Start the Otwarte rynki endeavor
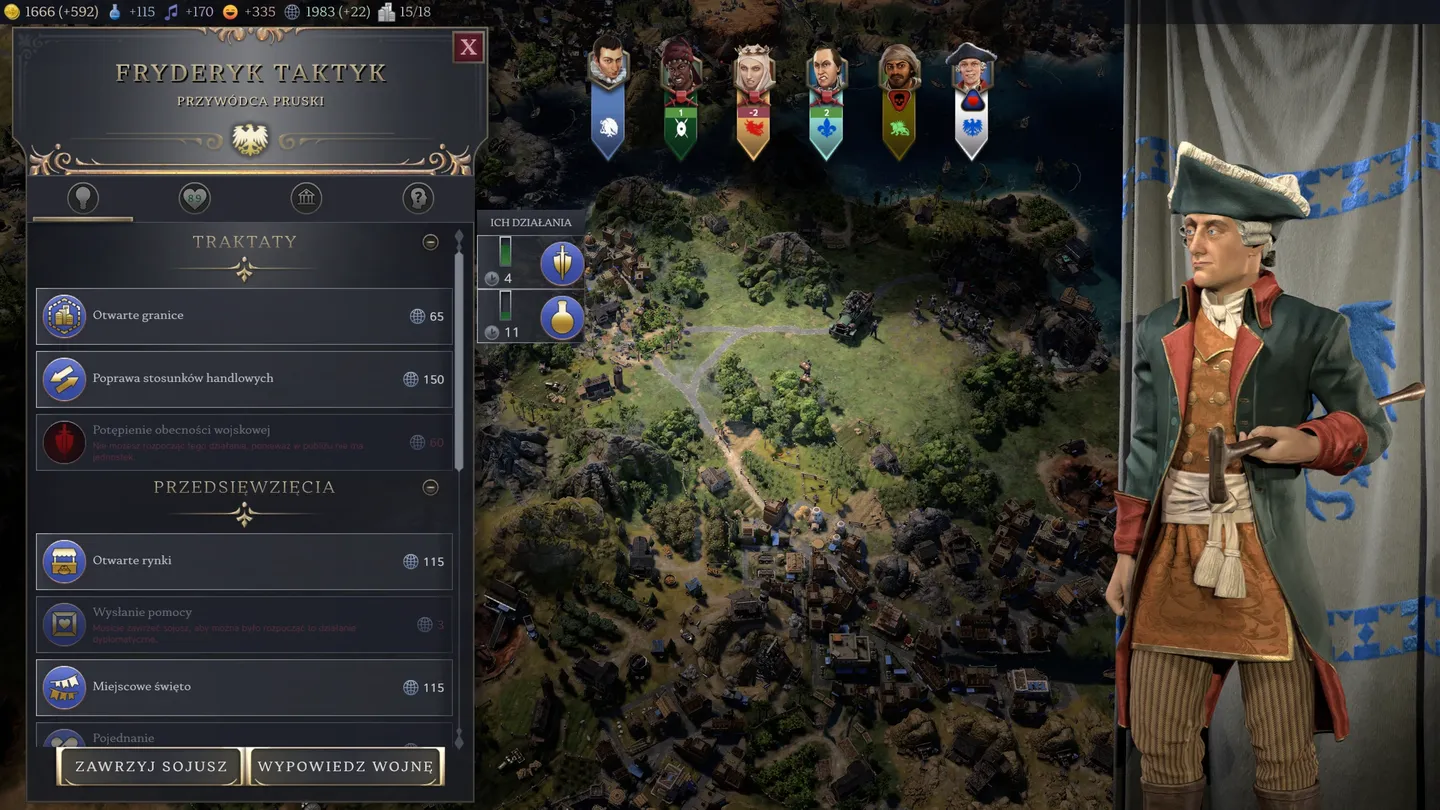 [x=244, y=561]
